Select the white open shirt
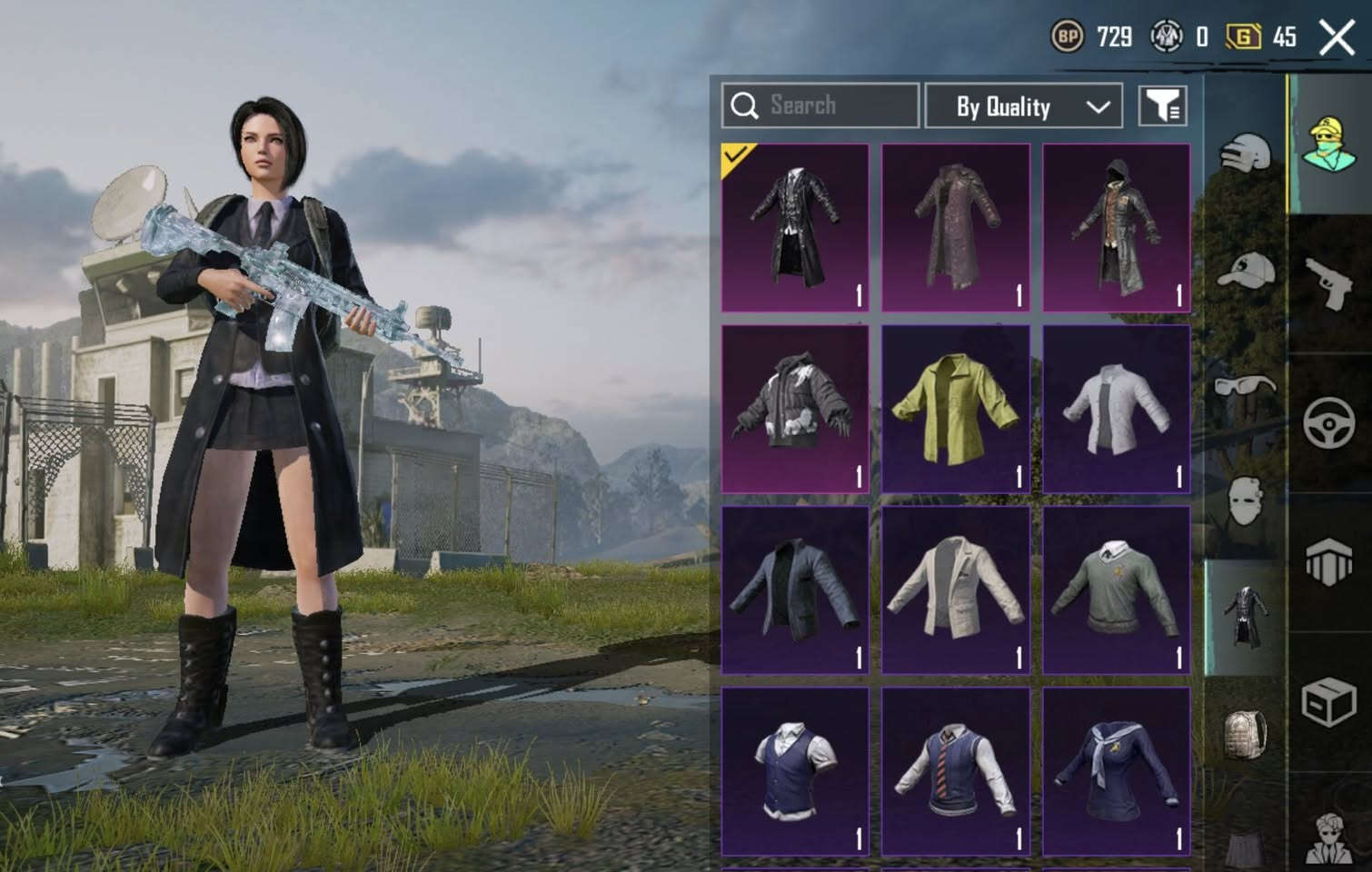 click(1116, 409)
